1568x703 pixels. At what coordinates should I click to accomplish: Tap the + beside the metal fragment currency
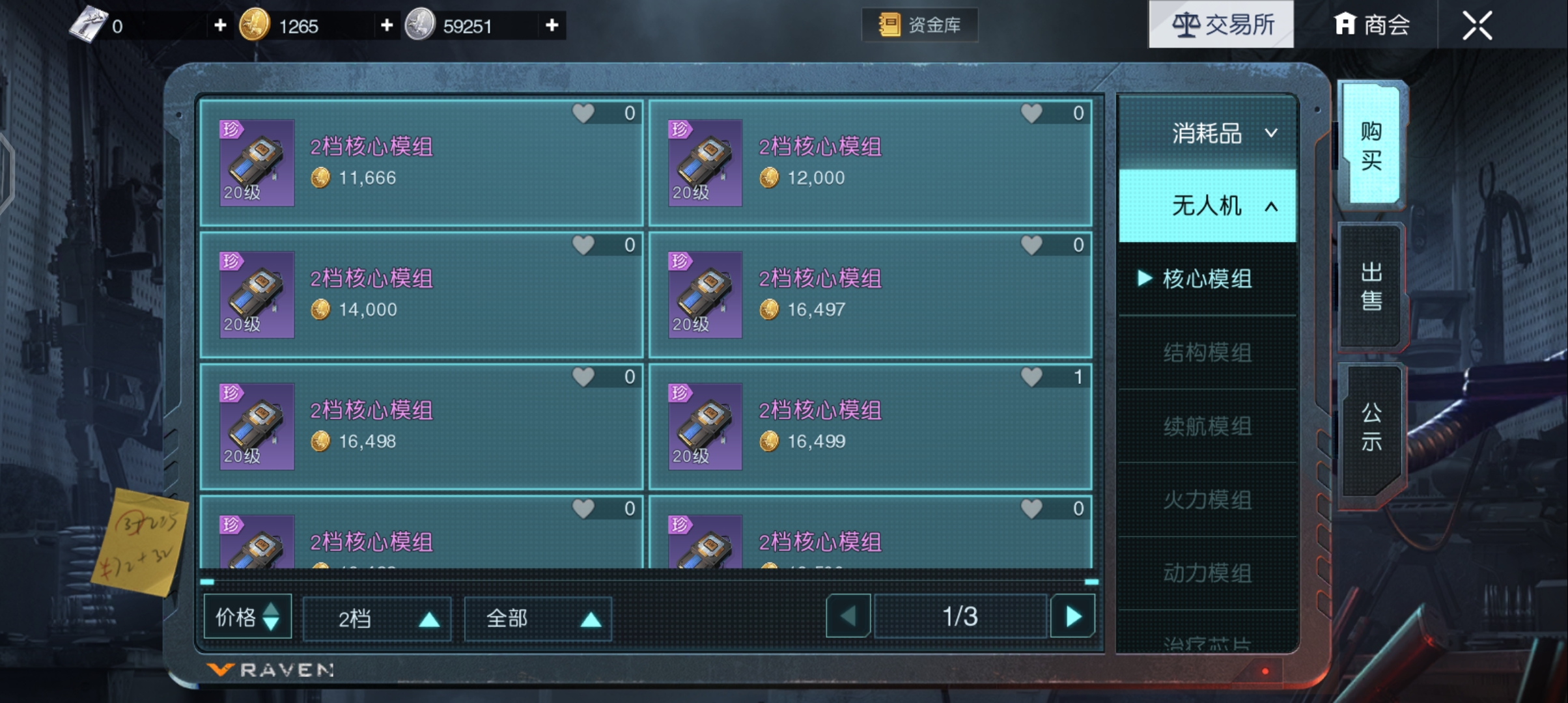[x=220, y=26]
